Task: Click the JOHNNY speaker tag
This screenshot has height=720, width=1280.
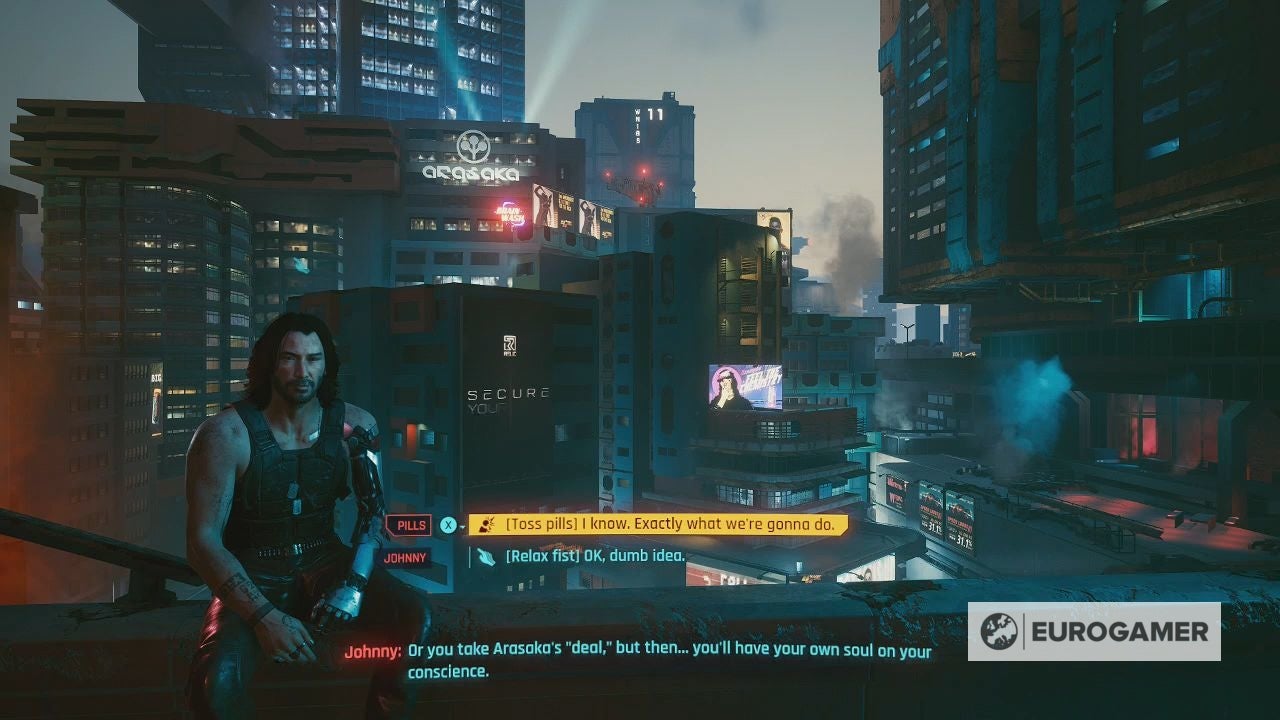Action: coord(406,557)
